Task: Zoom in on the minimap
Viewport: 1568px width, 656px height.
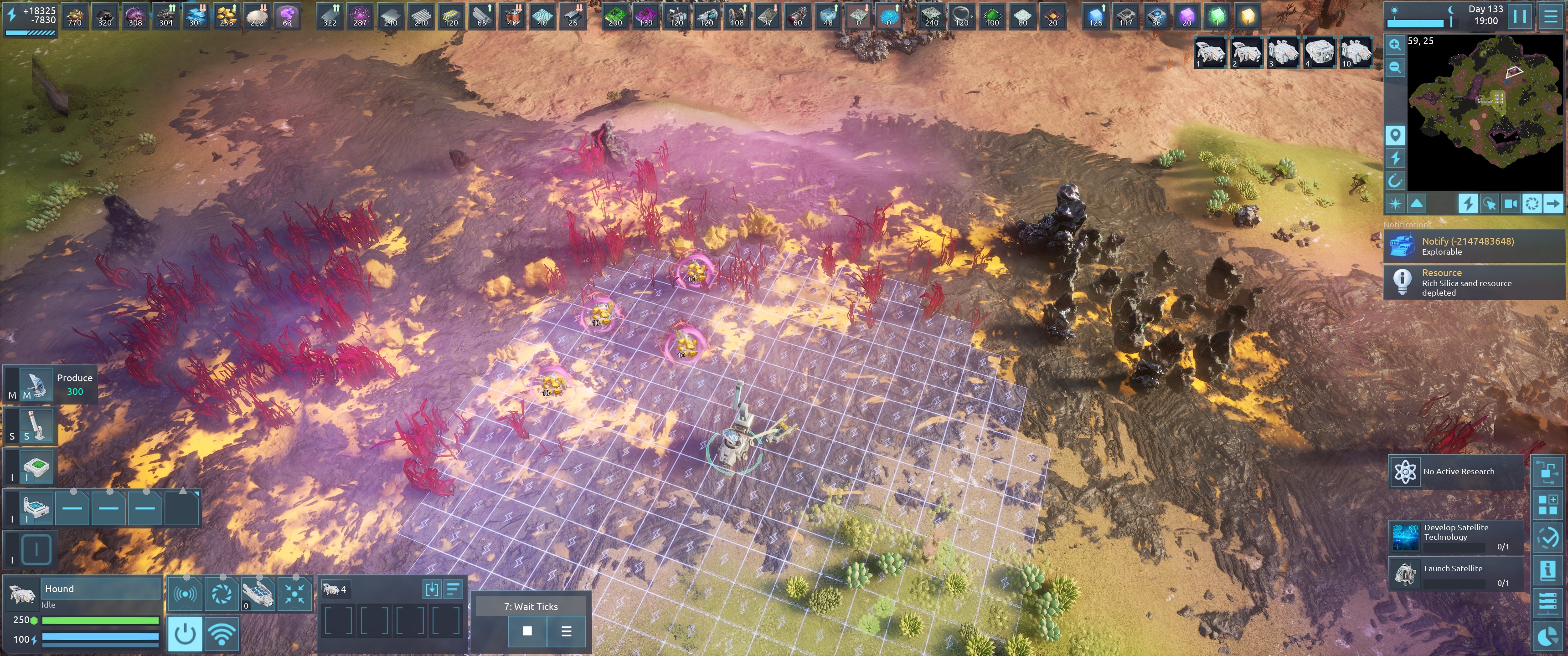Action: point(1394,45)
